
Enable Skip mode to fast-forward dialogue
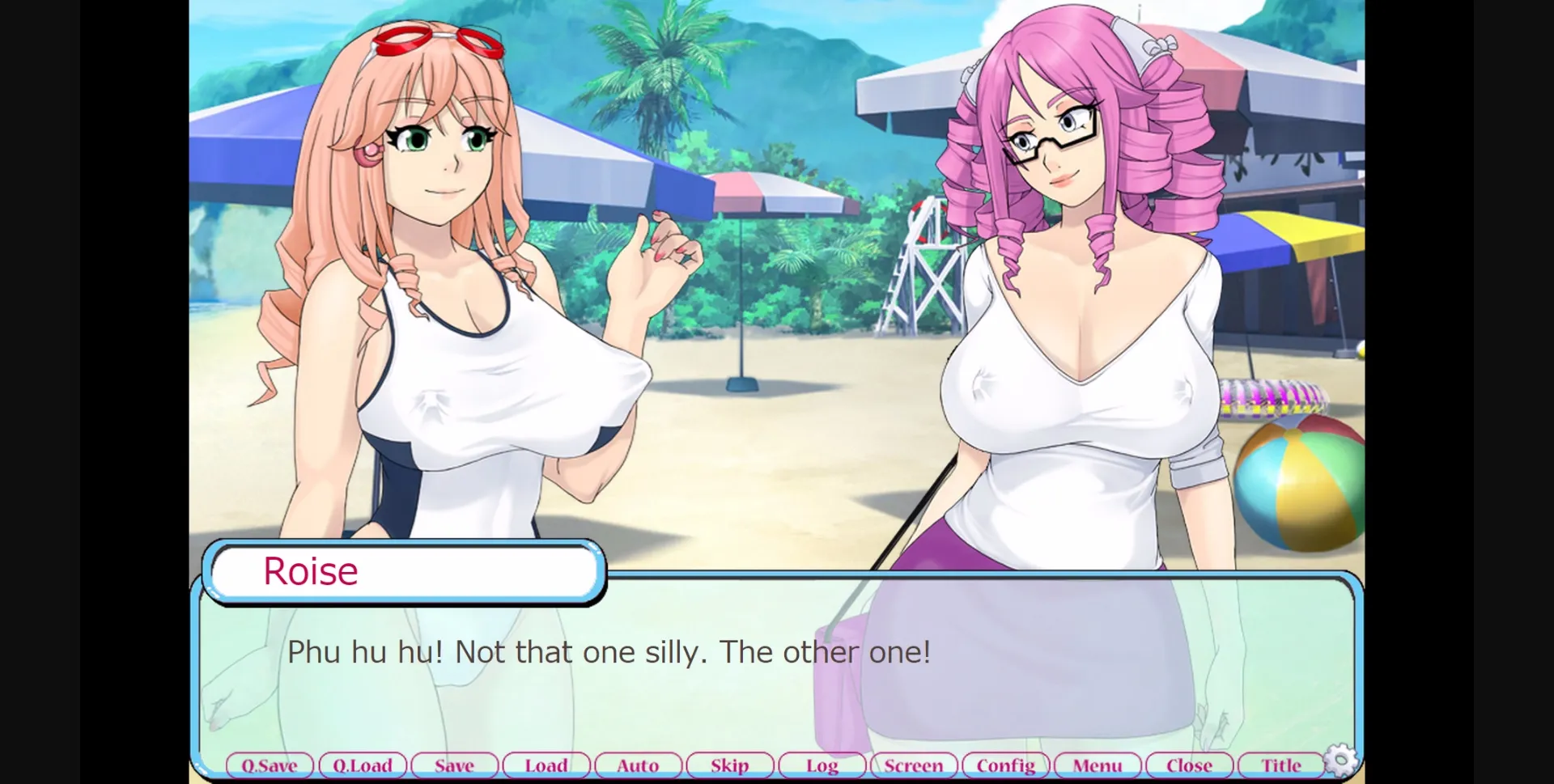[x=729, y=765]
